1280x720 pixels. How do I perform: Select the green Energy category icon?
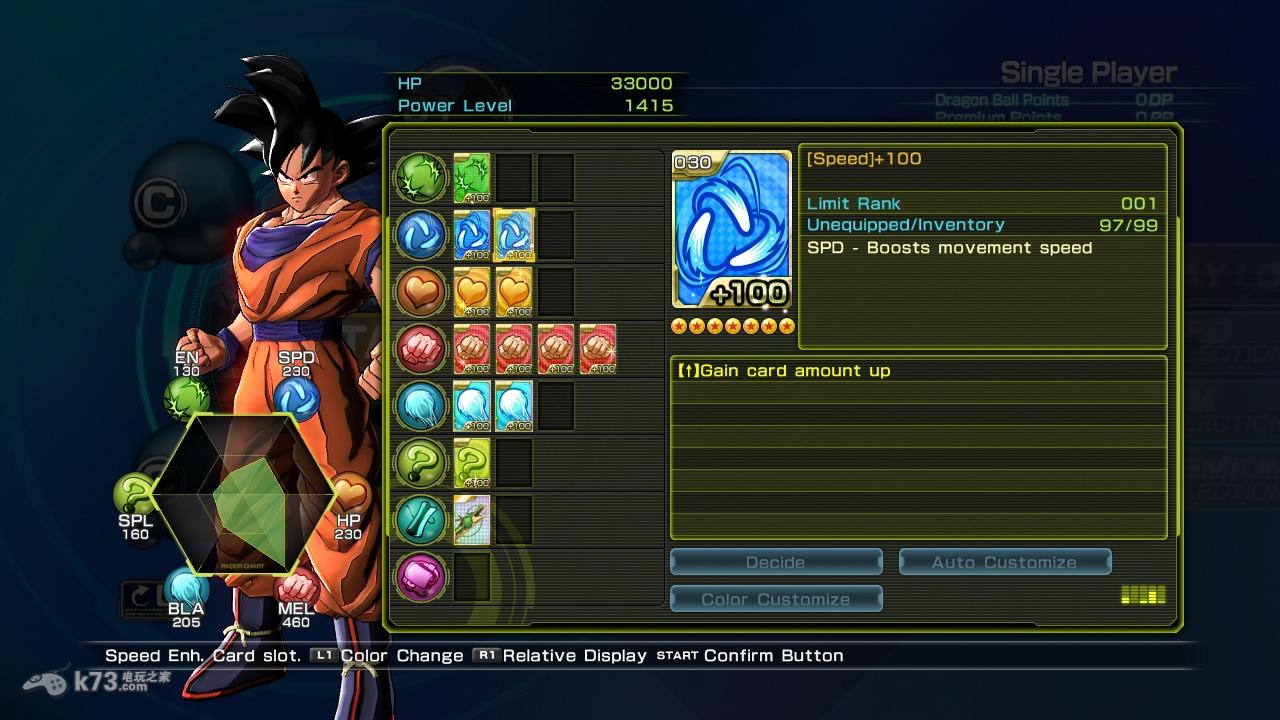coord(421,178)
